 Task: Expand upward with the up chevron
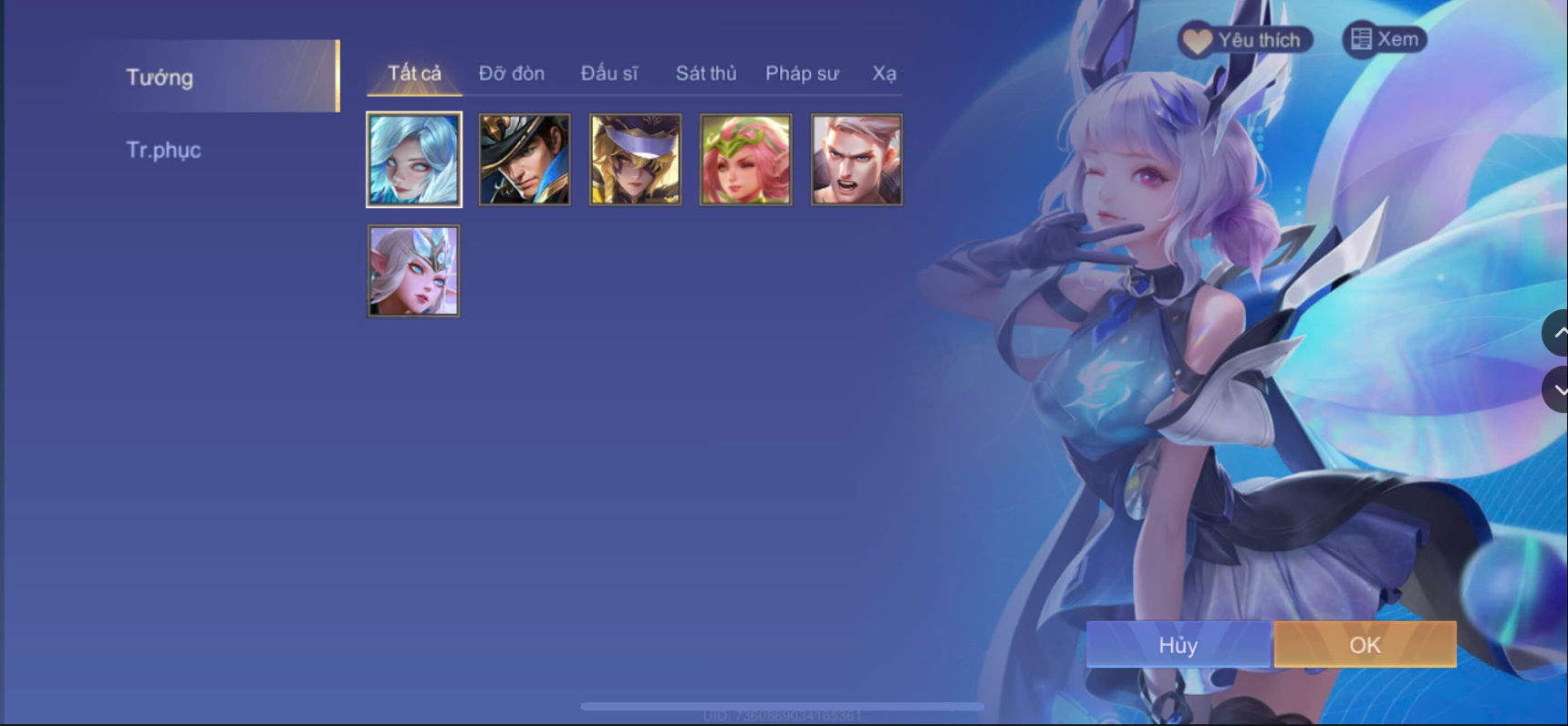1558,332
